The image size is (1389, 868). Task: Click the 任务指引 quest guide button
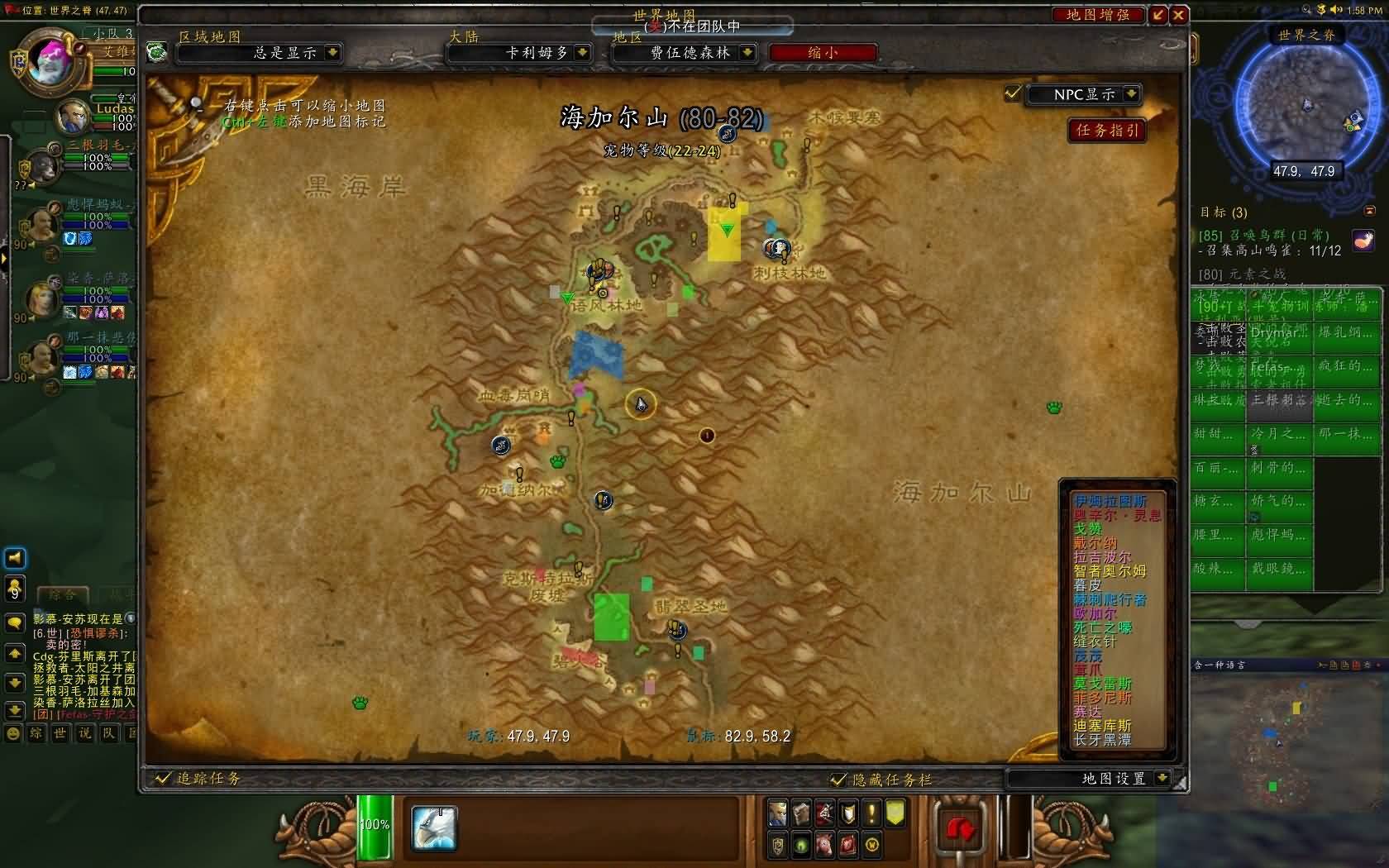coord(1106,130)
